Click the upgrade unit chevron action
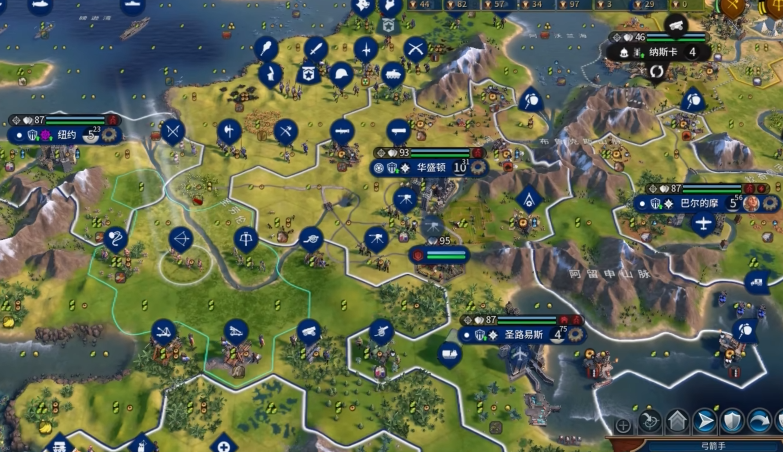Screen dimensions: 783x452 pyautogui.click(x=677, y=420)
